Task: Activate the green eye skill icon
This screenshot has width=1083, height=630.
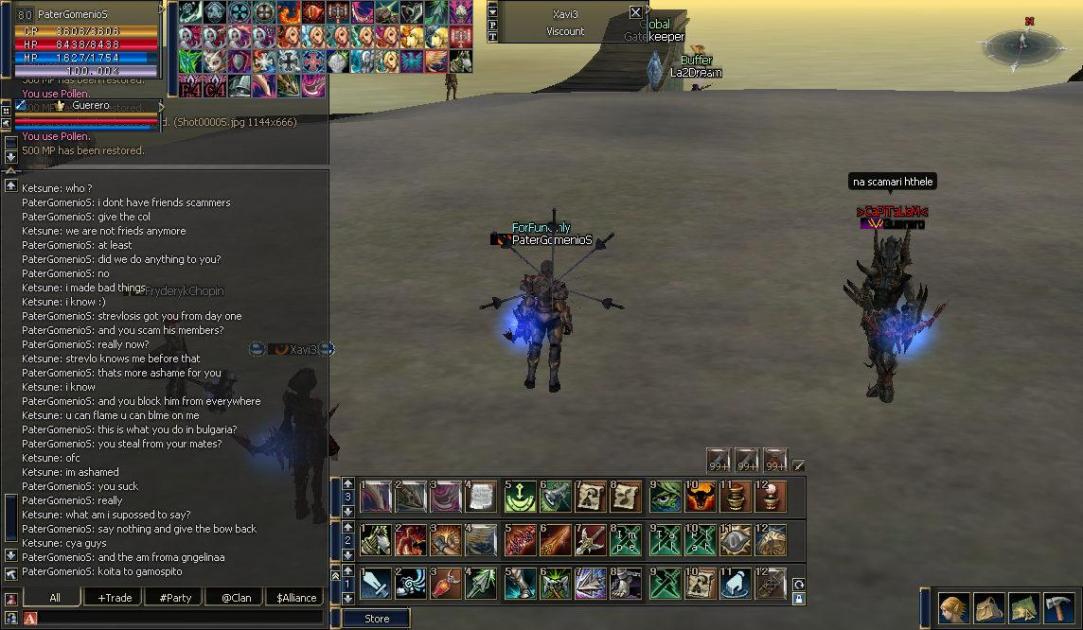Action: click(663, 497)
